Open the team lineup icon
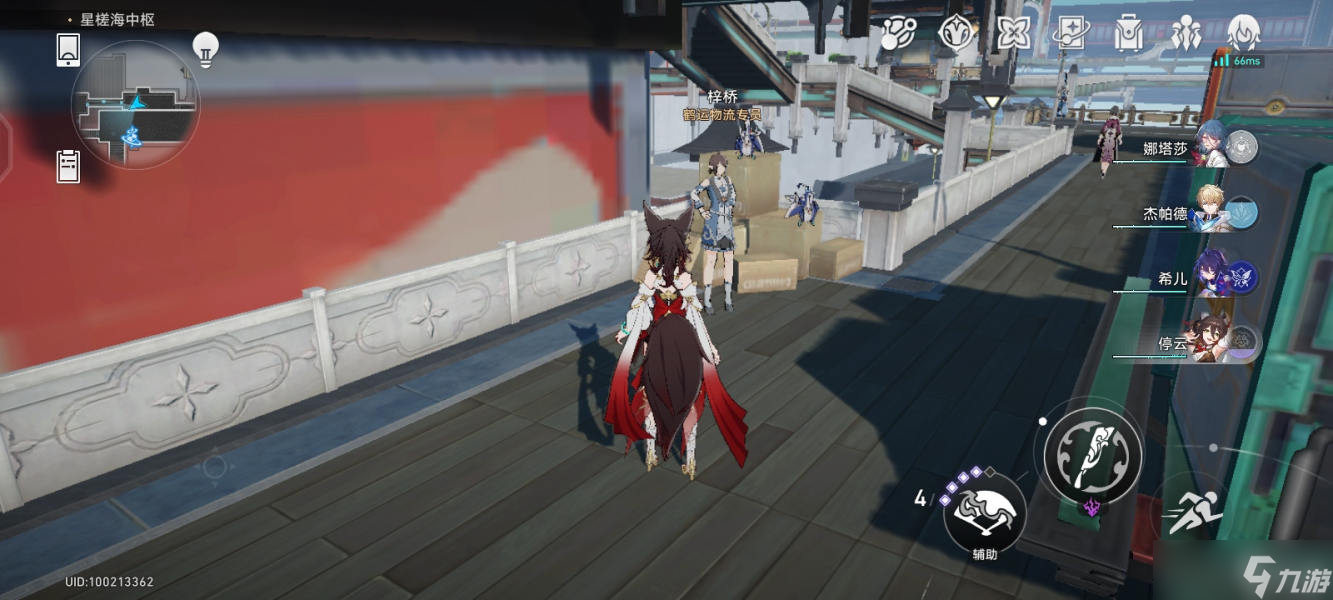The image size is (1333, 600). coord(1186,34)
